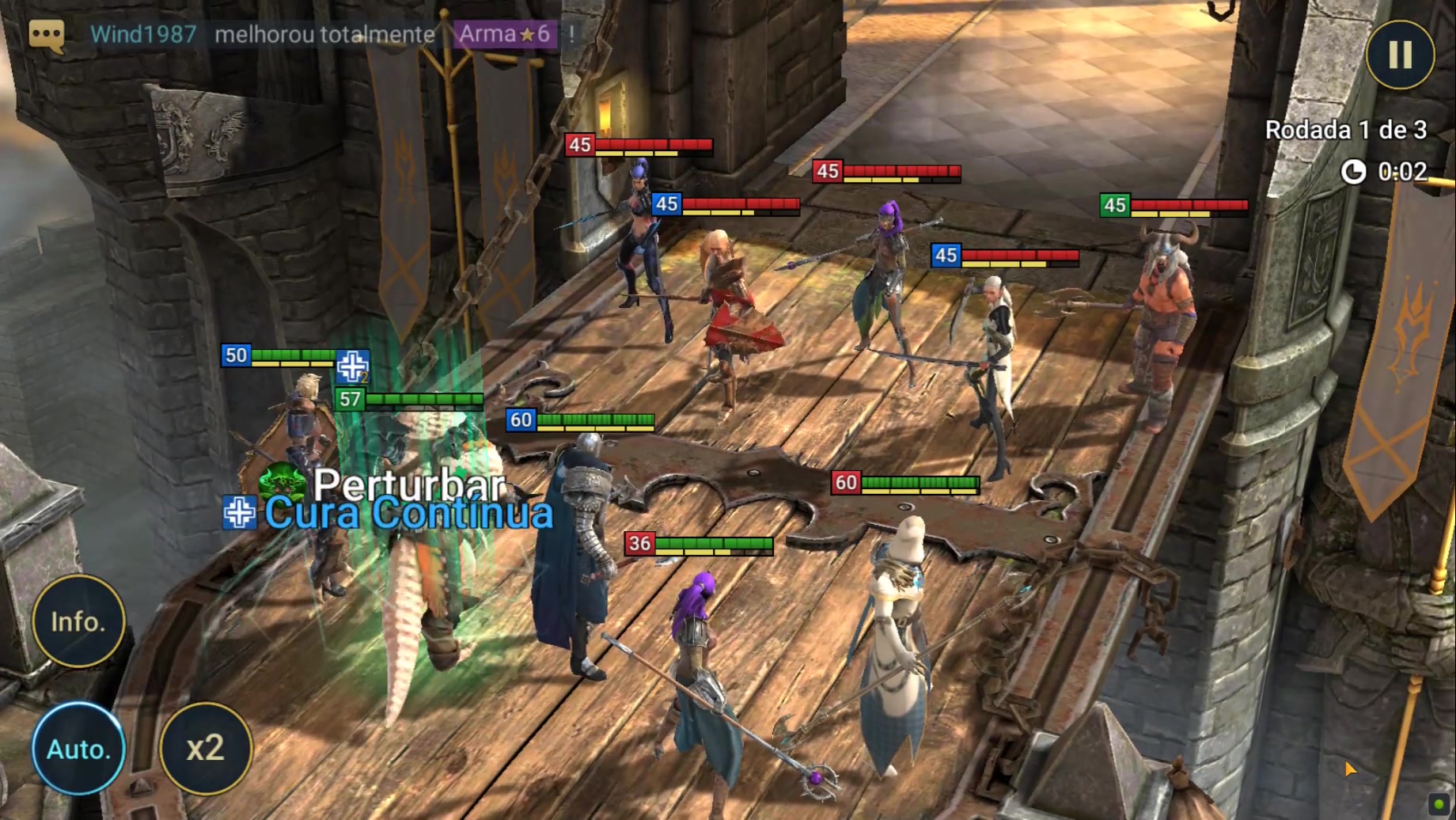The width and height of the screenshot is (1456, 820).
Task: Open the chat speech bubble
Action: pyautogui.click(x=46, y=35)
